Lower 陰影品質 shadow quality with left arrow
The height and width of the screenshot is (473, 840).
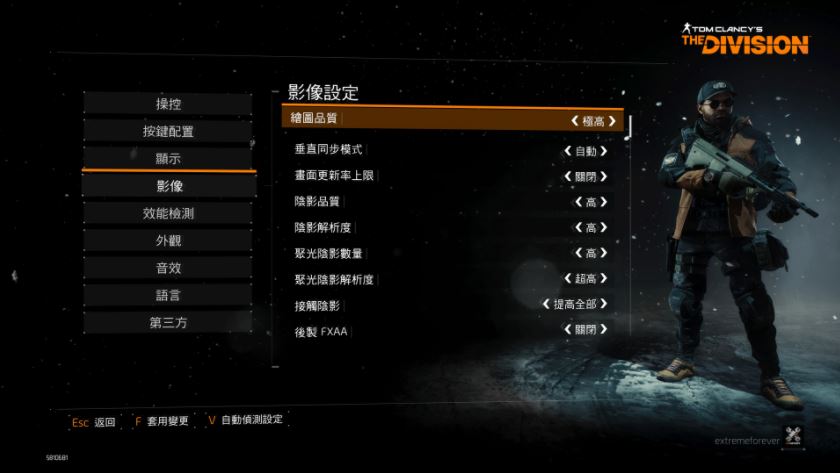pos(577,202)
